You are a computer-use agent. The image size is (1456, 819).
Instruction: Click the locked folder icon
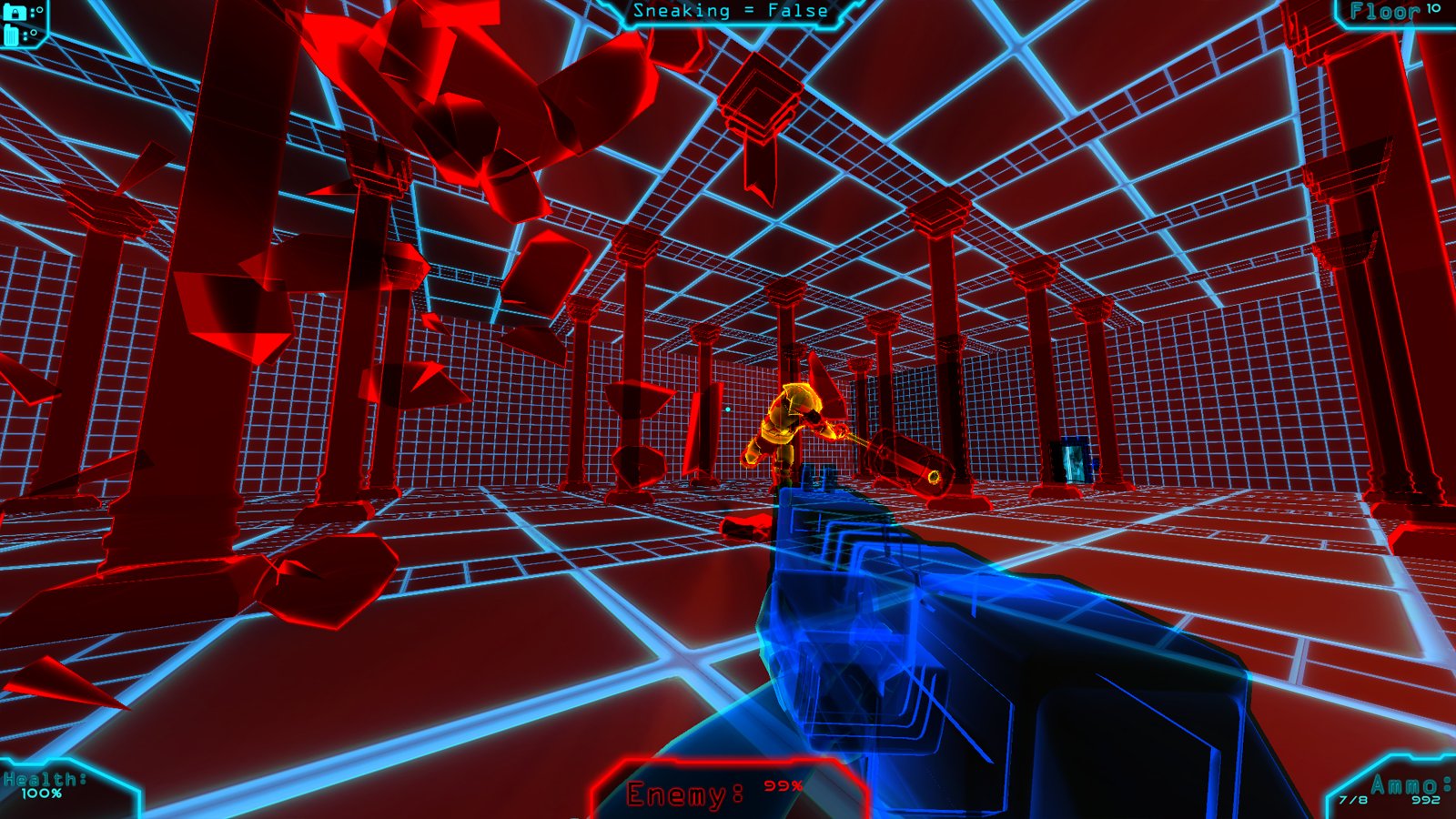coord(15,13)
